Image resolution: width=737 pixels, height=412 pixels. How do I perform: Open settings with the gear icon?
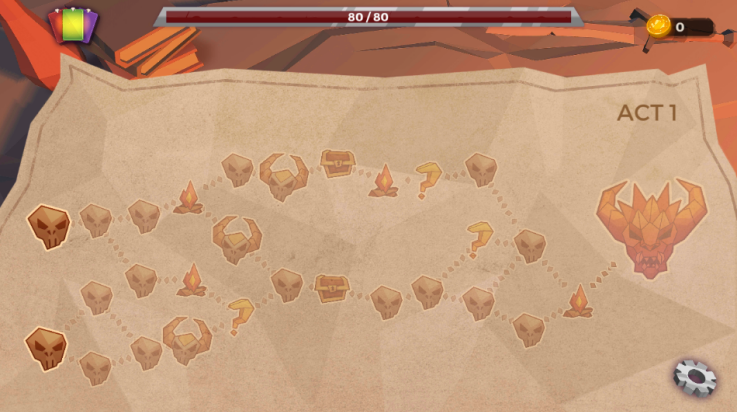695,376
